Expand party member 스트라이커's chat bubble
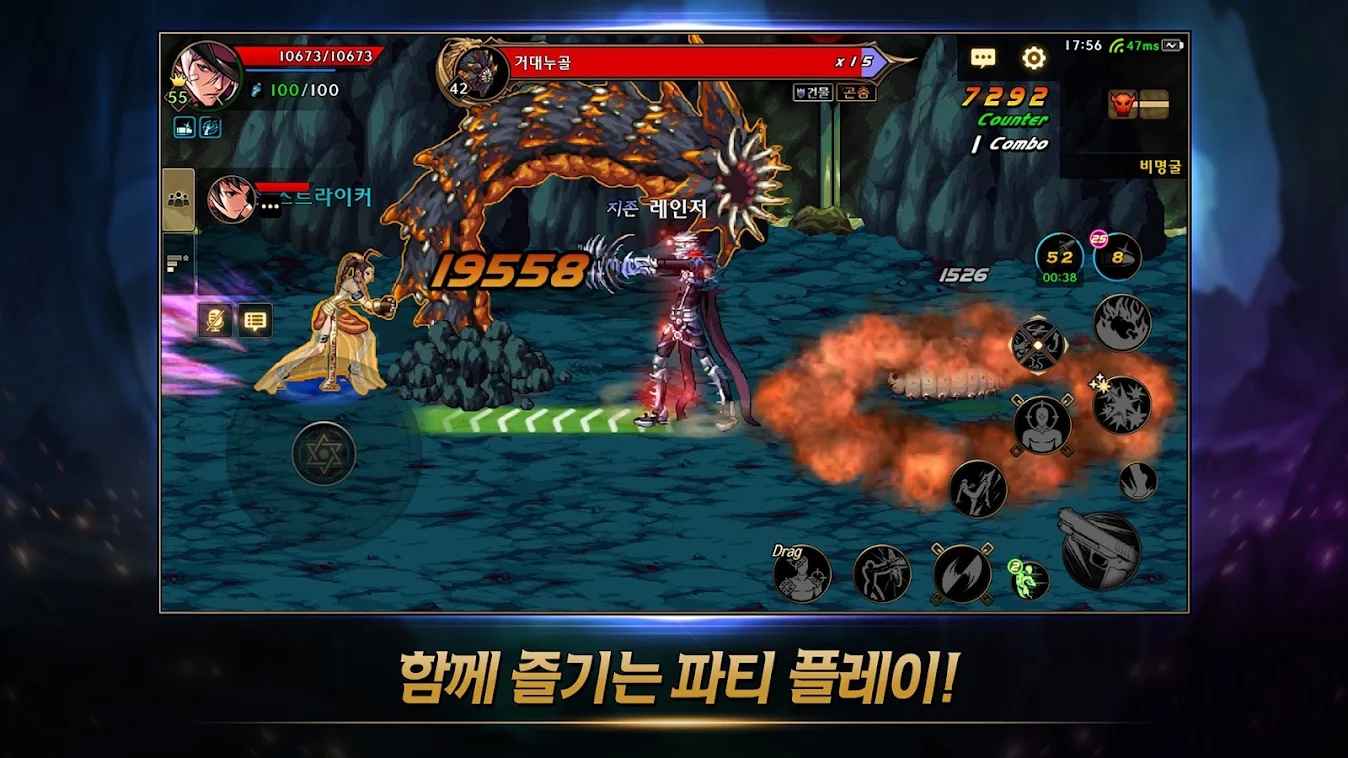Viewport: 1348px width, 758px height. pos(269,204)
